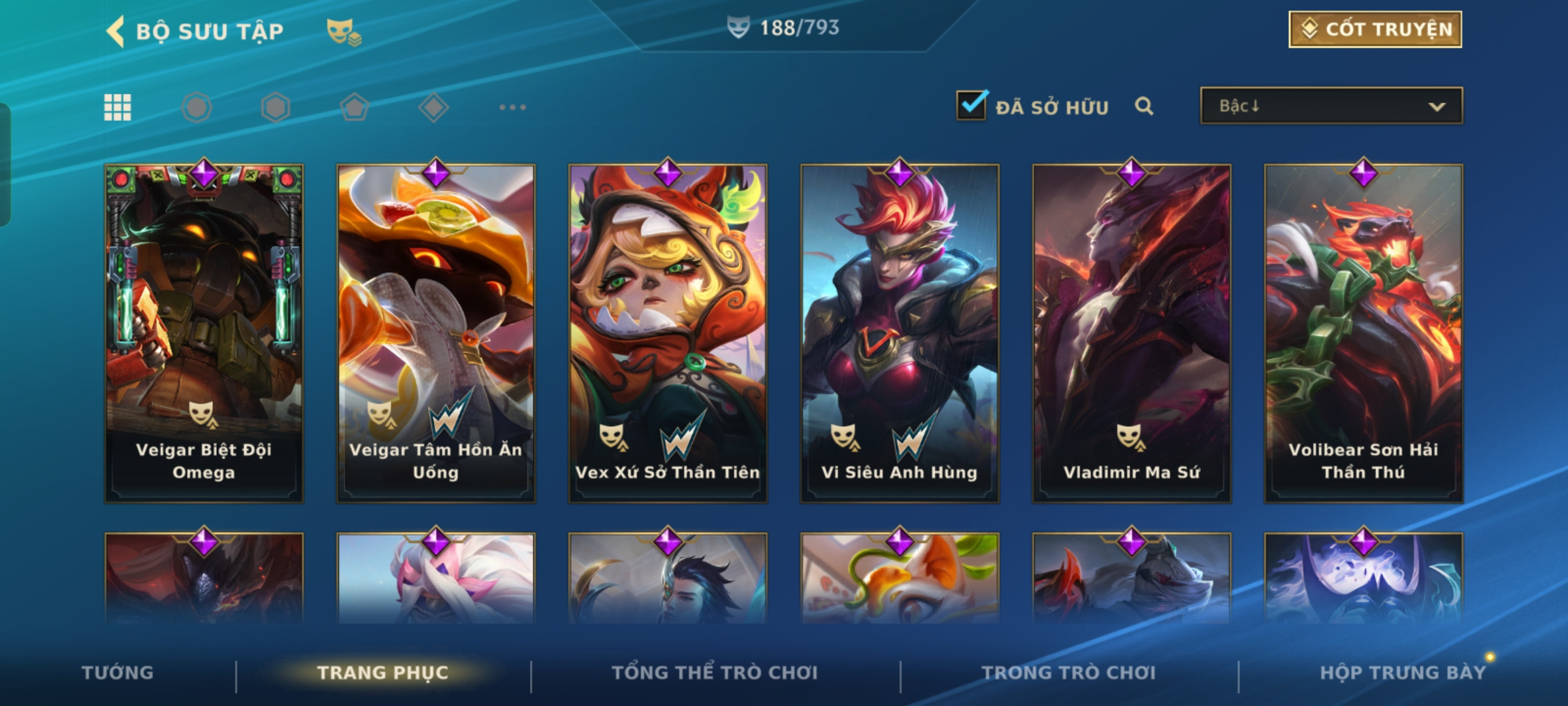Viewport: 1568px width, 706px height.
Task: Select the Veigar Biệt Đội Omega skin
Action: point(204,333)
